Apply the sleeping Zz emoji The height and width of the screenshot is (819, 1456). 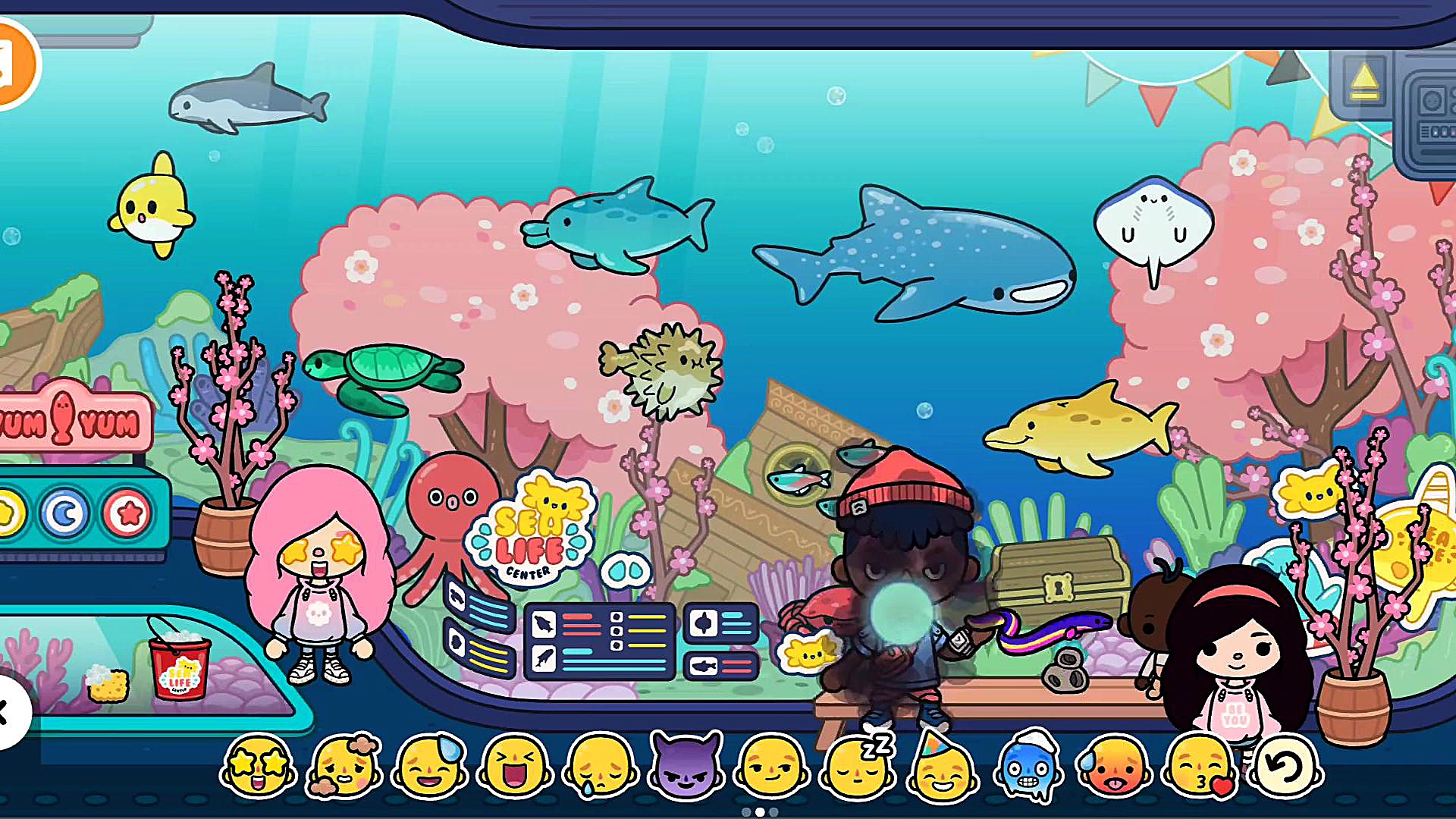(x=858, y=767)
